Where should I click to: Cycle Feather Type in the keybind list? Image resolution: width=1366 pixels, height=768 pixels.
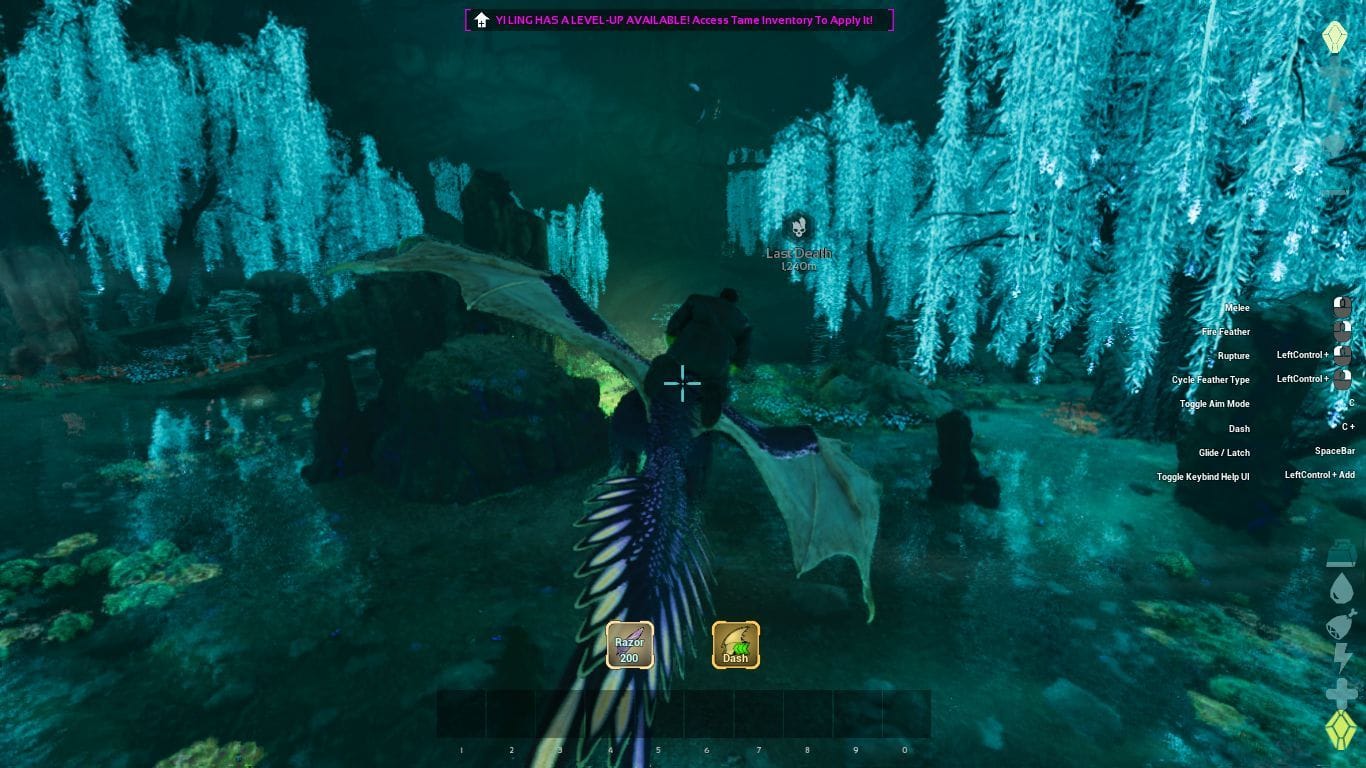point(1212,379)
